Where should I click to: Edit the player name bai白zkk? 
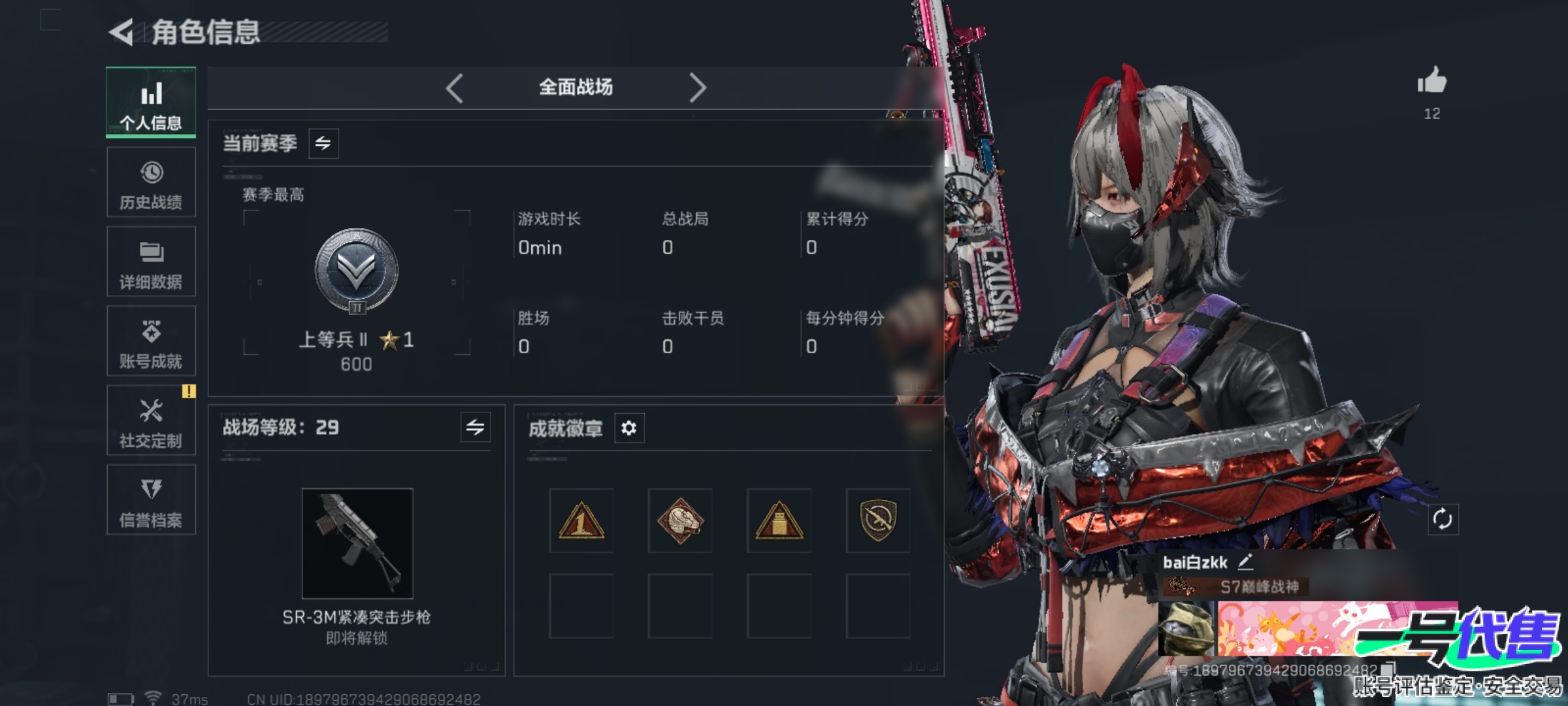coord(1245,562)
